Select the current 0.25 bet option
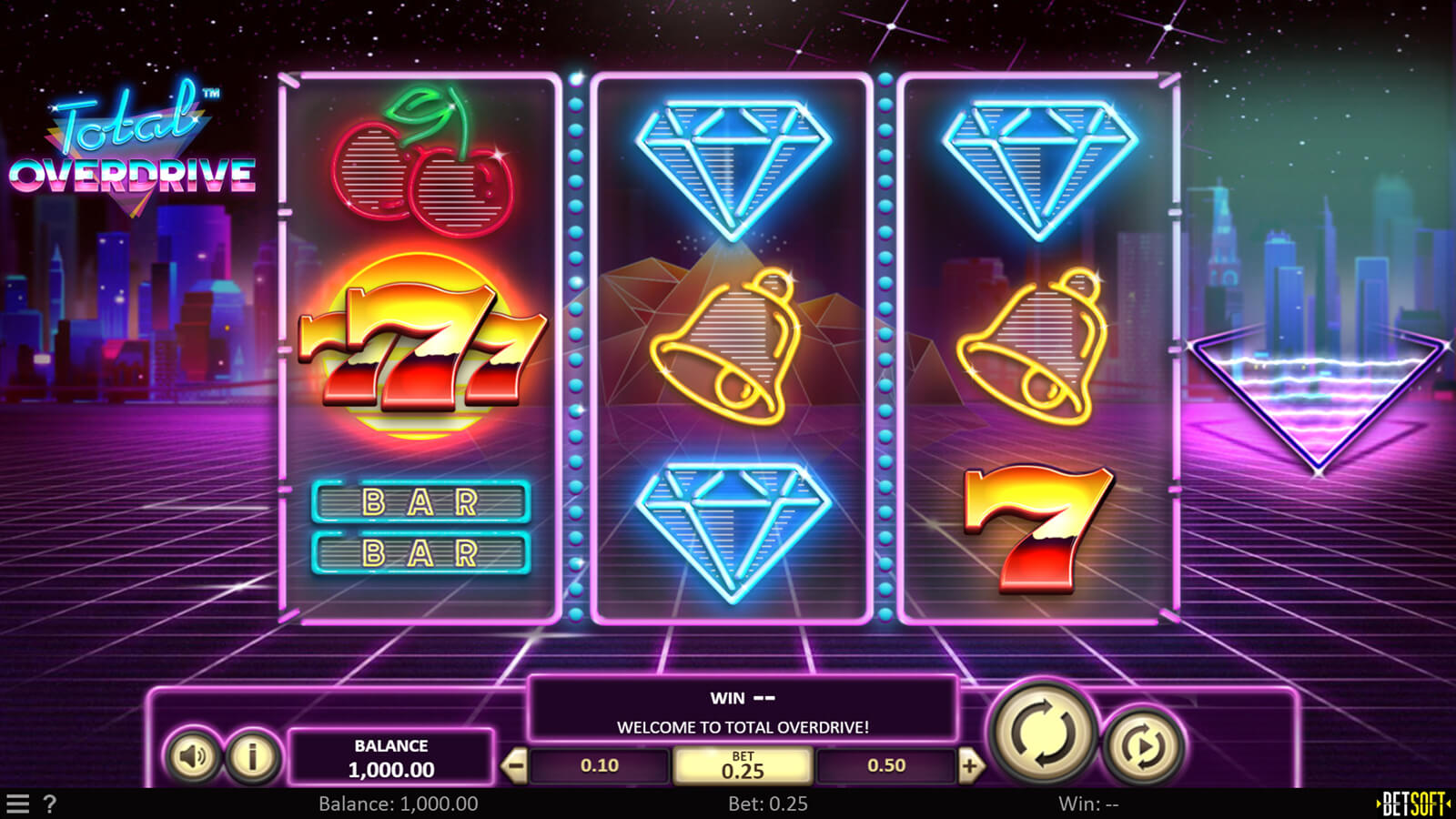 743,766
